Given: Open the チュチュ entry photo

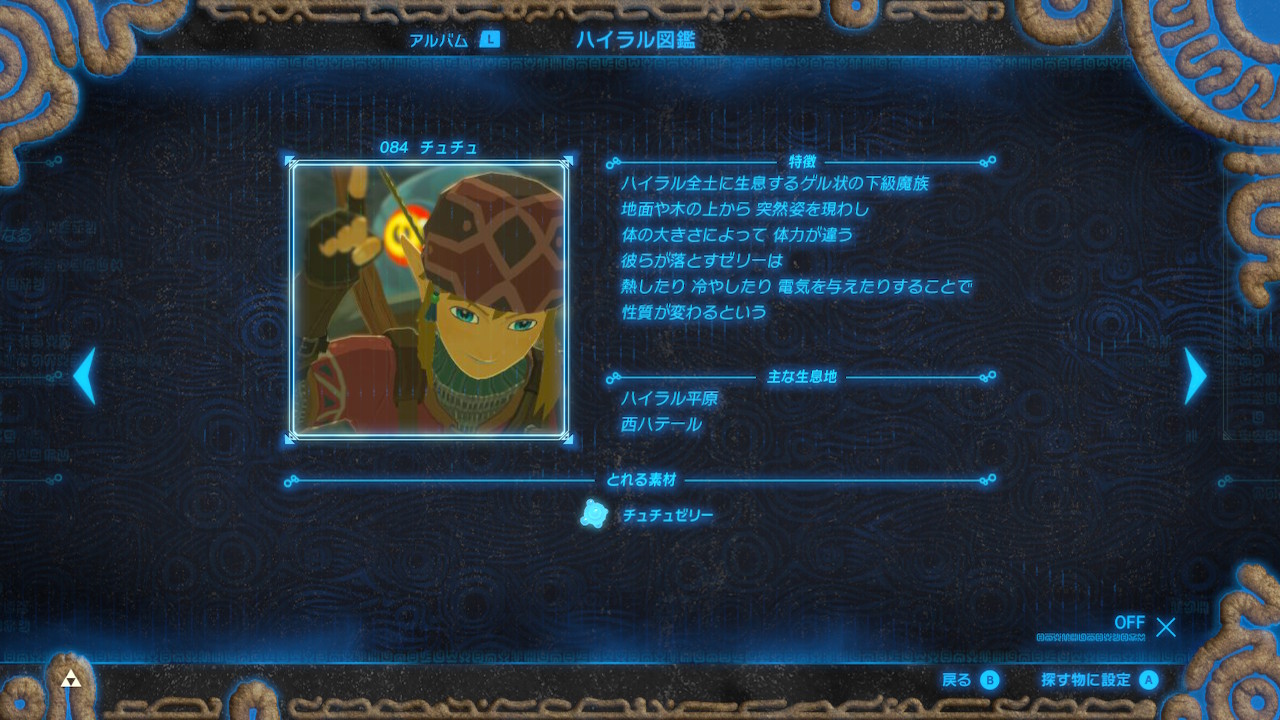Looking at the screenshot, I should [x=429, y=300].
